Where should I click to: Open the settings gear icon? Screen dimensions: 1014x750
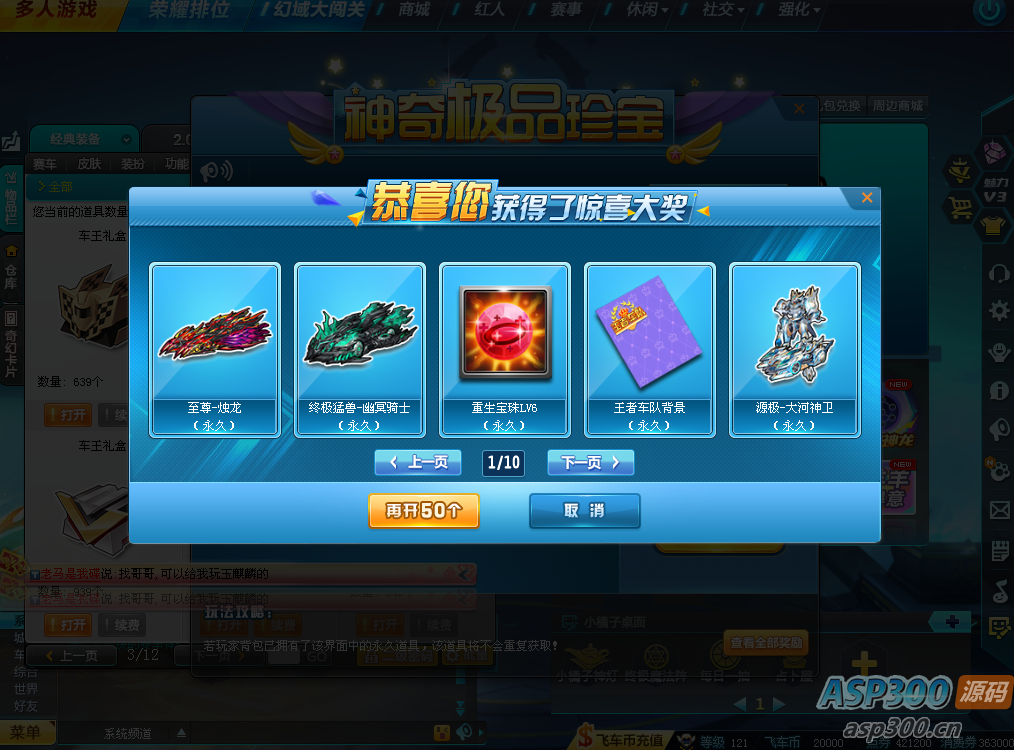pyautogui.click(x=999, y=311)
